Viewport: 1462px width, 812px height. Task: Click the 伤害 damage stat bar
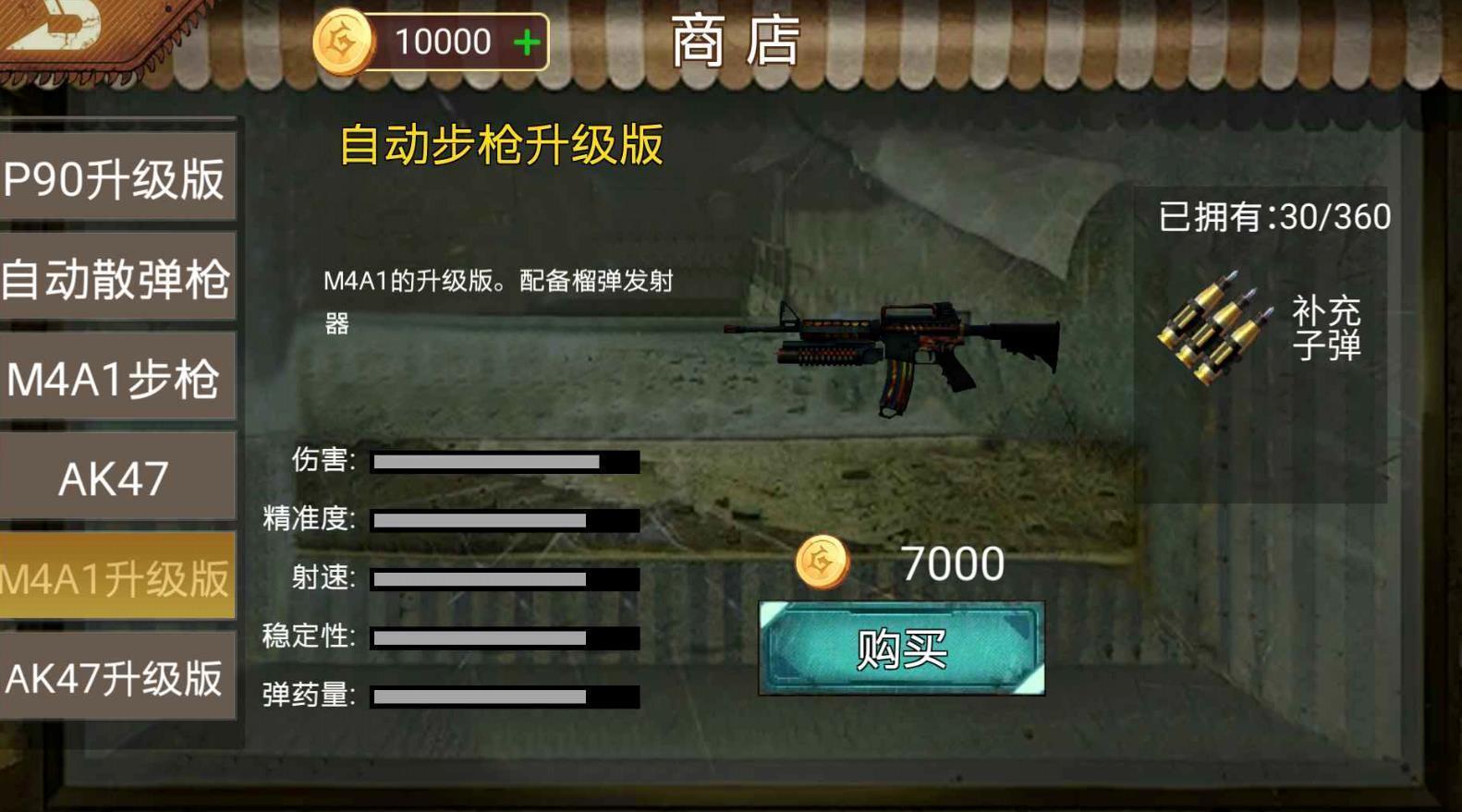504,461
